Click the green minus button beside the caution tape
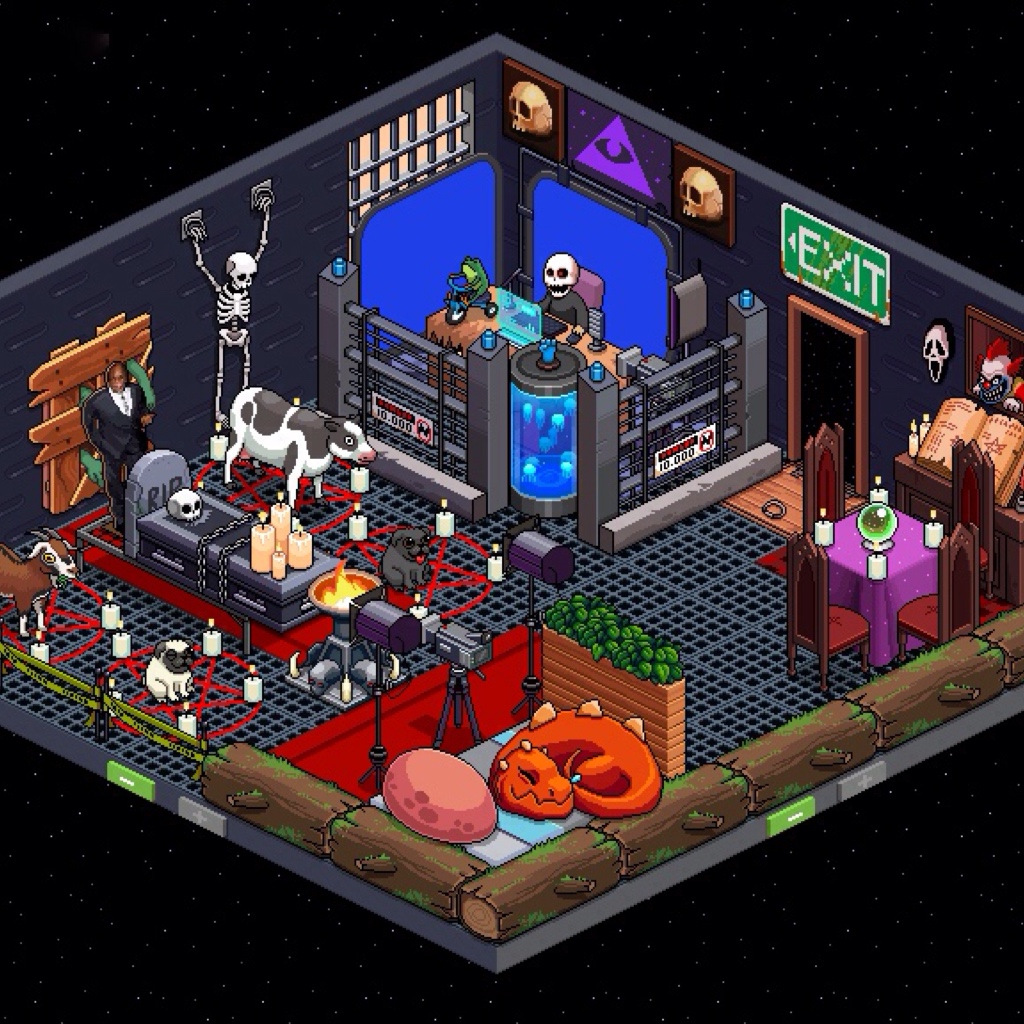Screen dimensions: 1024x1024 click(132, 780)
